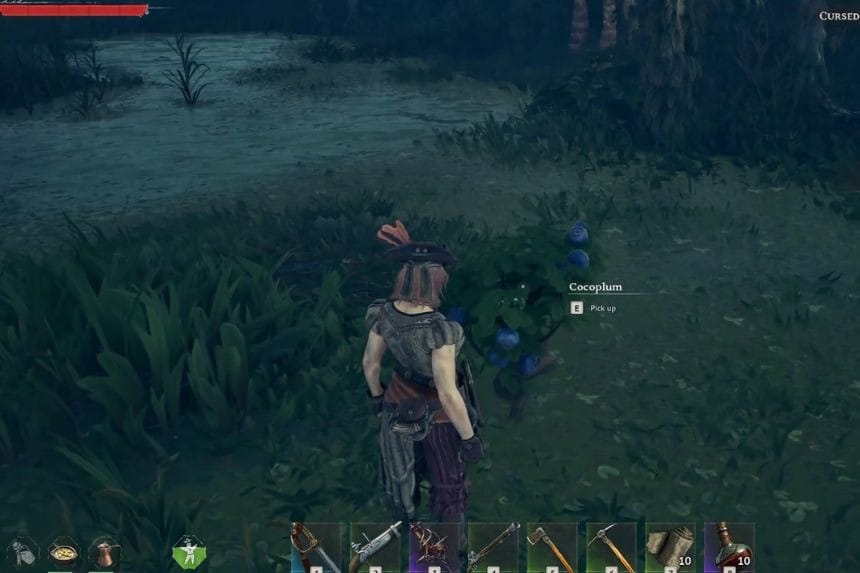Select the cutlass sword hotbar slot
Viewport: 860px width, 573px height.
pyautogui.click(x=315, y=547)
